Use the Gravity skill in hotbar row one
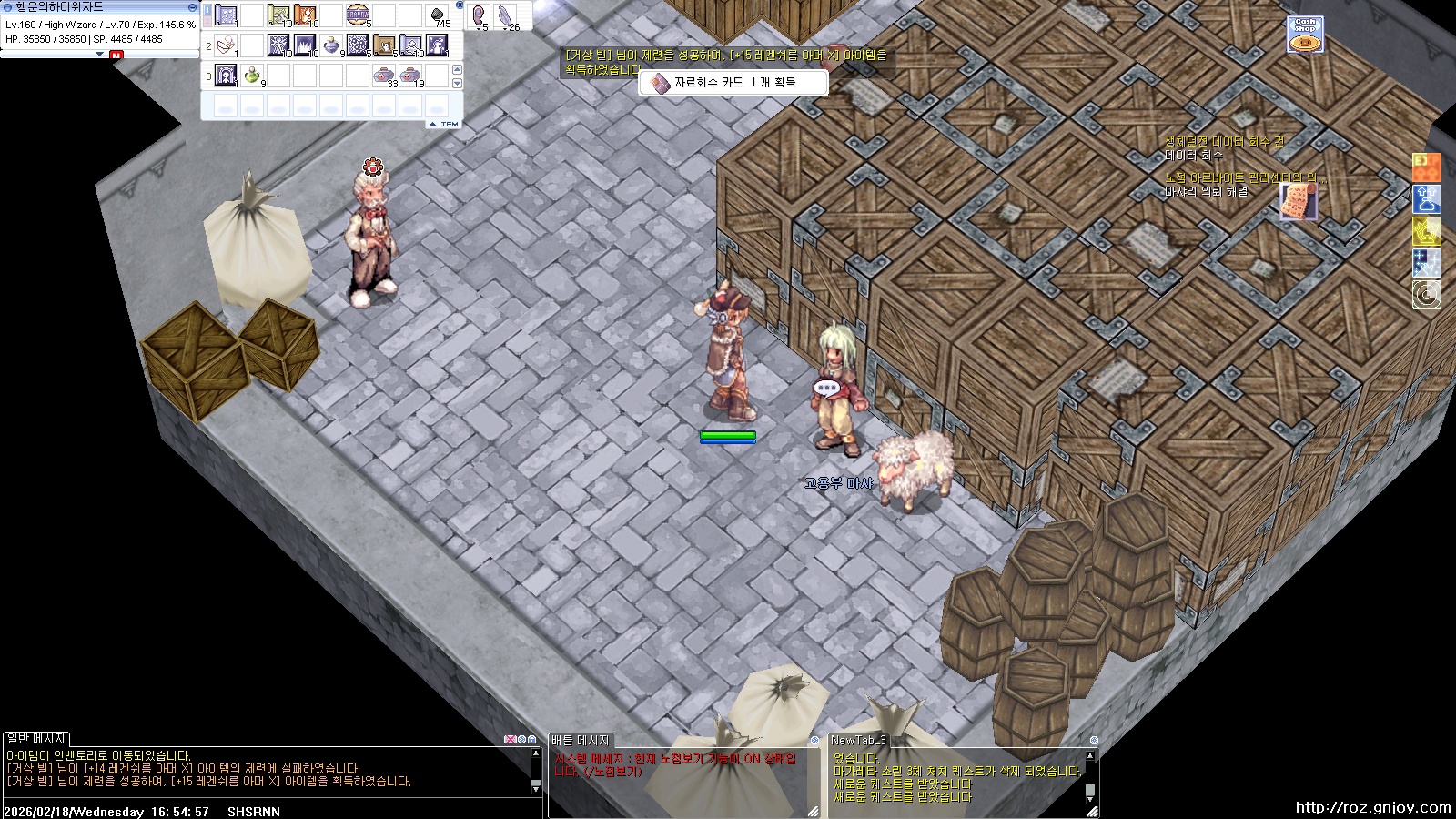The height and width of the screenshot is (819, 1456). pos(358,15)
